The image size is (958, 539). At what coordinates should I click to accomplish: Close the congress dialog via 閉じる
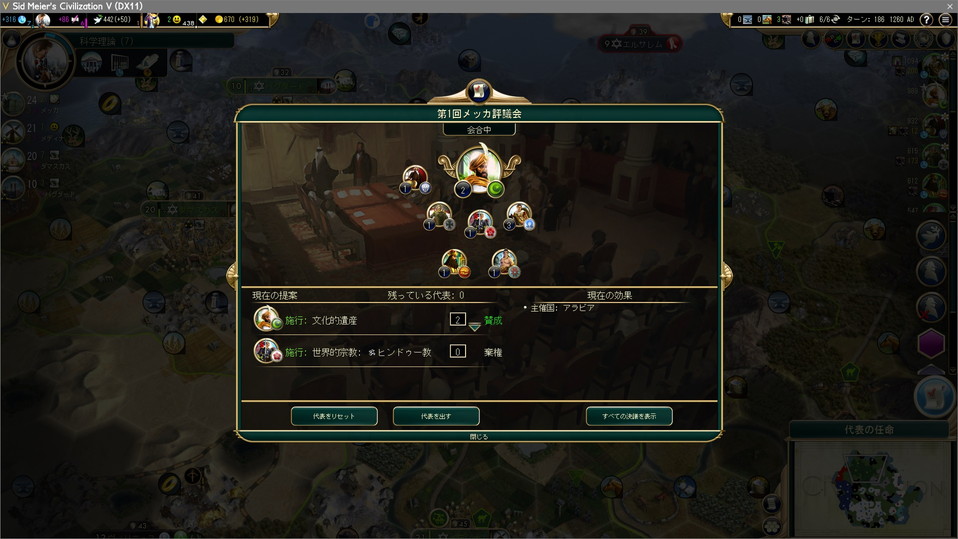point(479,437)
